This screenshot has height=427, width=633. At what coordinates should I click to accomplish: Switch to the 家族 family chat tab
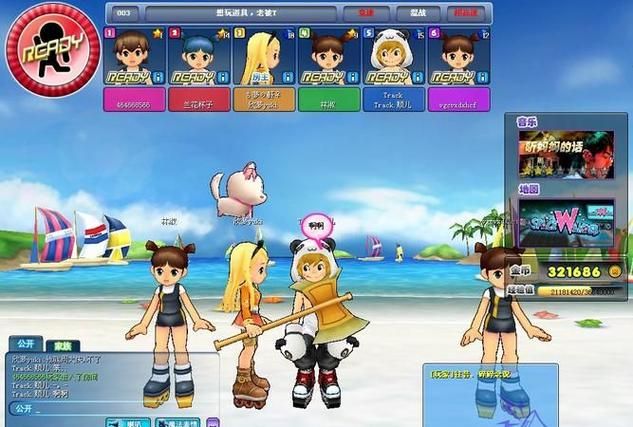61,344
